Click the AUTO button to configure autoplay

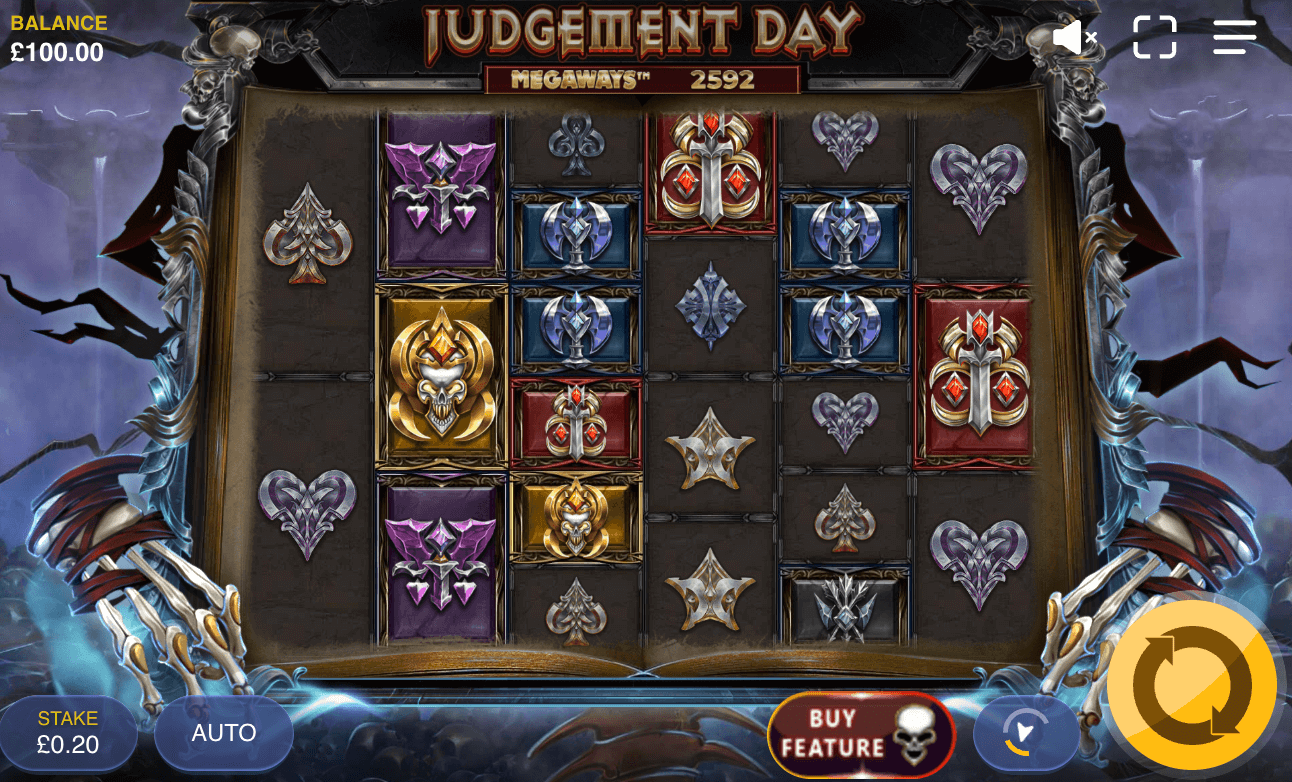[223, 733]
